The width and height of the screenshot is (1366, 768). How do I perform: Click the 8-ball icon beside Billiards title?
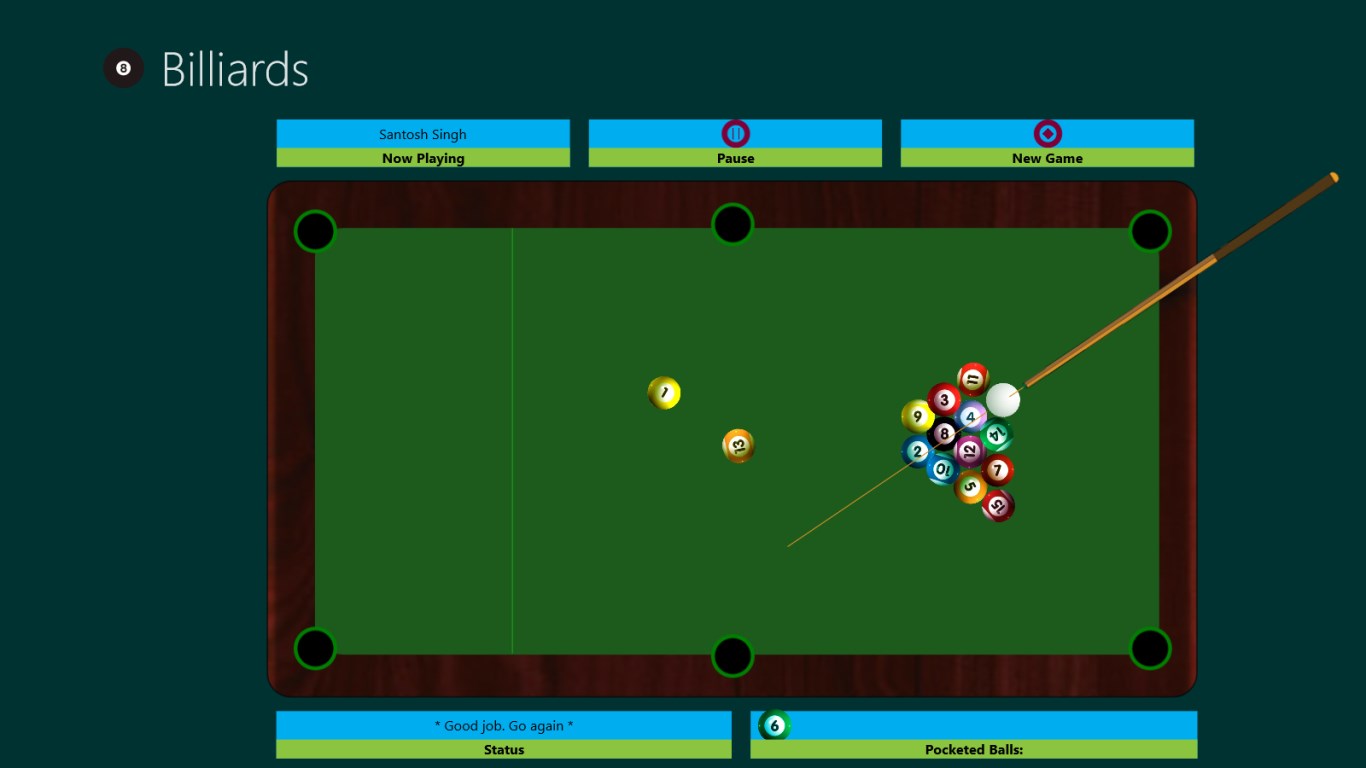[122, 68]
